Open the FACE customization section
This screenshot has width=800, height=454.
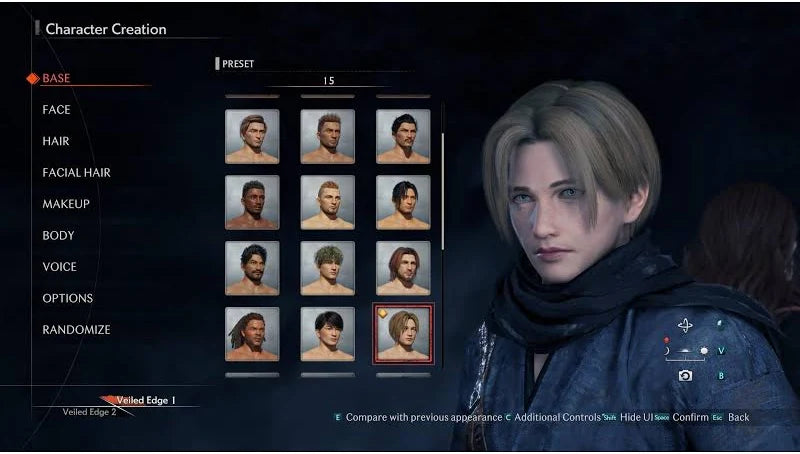pos(56,110)
